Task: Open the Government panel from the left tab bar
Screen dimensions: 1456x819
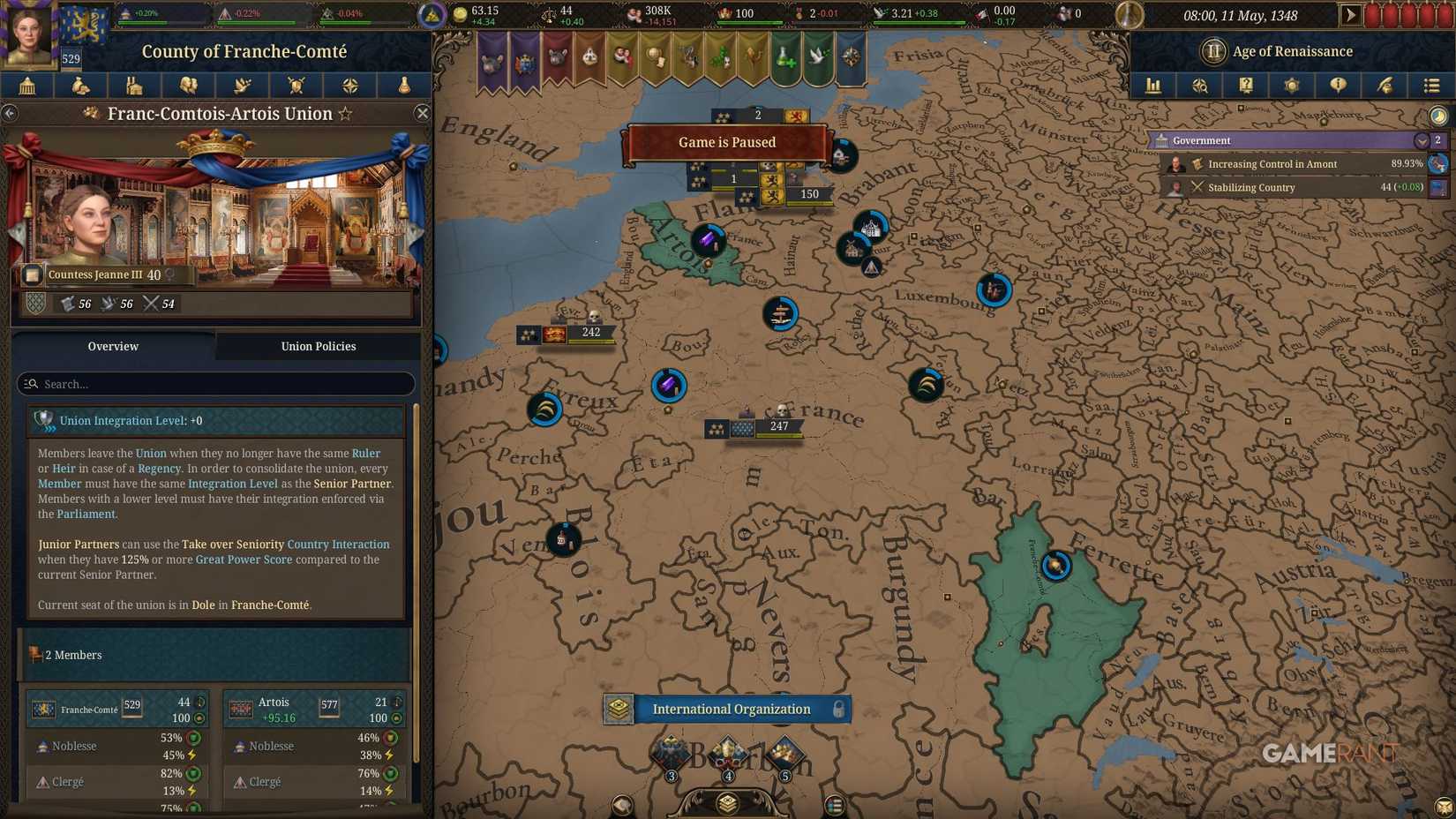Action: coord(27,86)
